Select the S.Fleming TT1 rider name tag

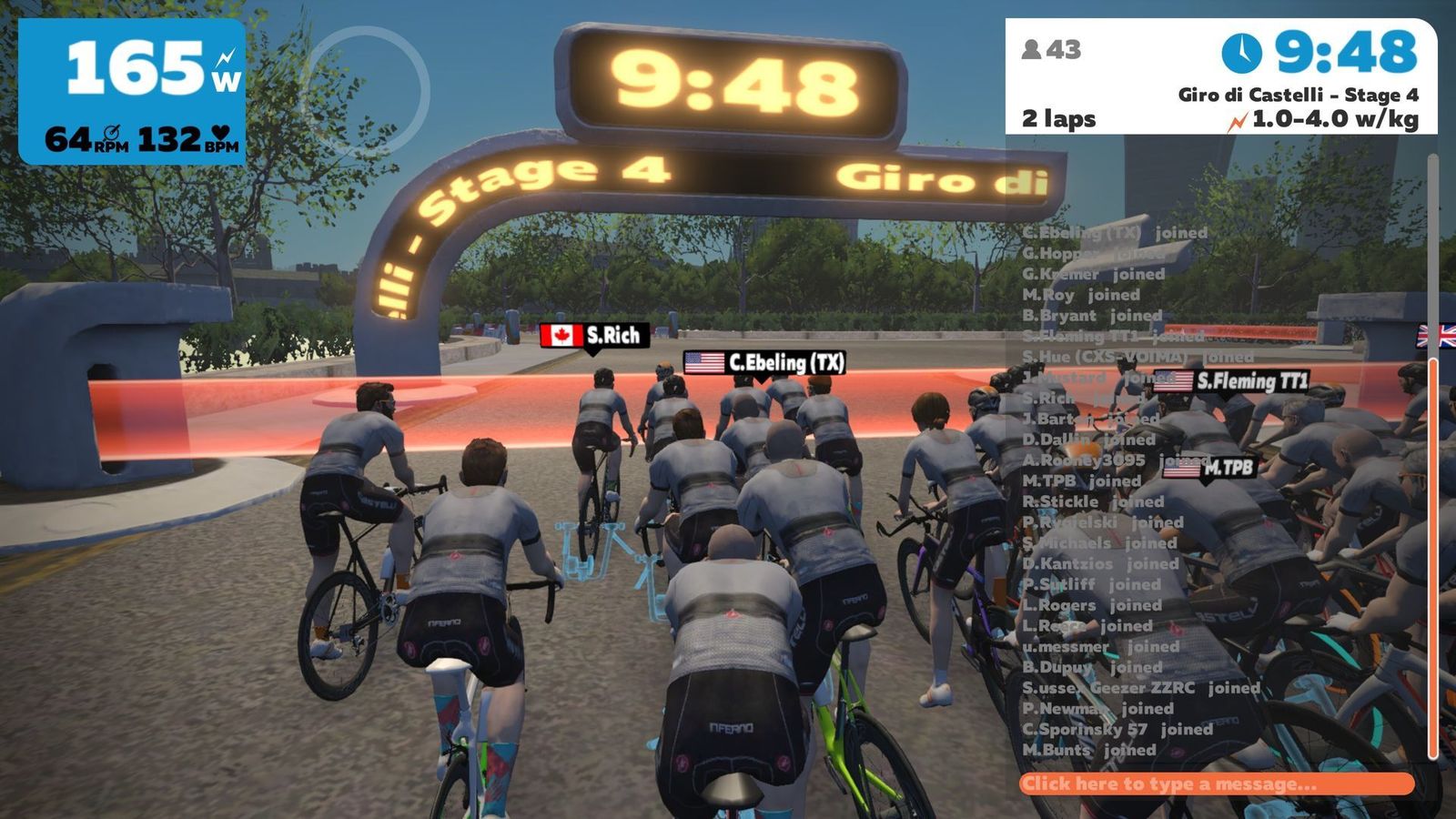point(1231,381)
